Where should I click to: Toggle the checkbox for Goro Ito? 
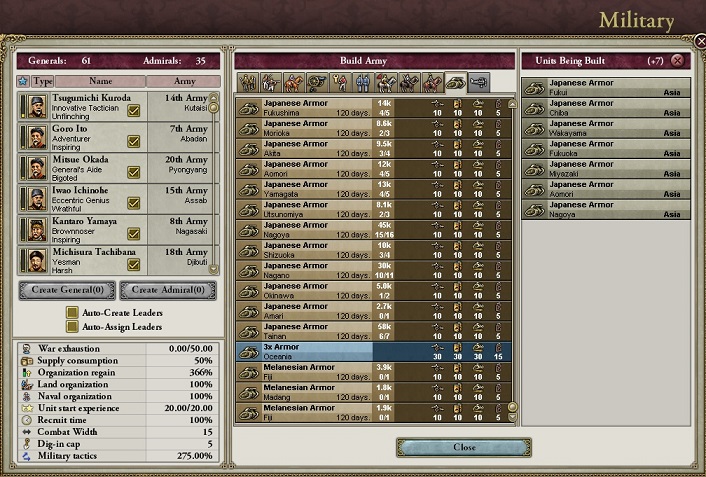[x=134, y=142]
